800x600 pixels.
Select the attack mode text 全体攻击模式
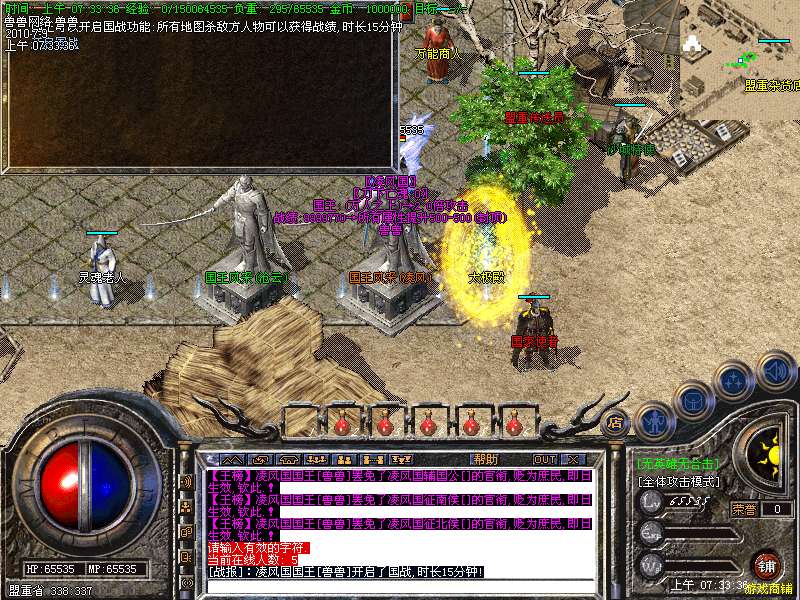pyautogui.click(x=679, y=481)
